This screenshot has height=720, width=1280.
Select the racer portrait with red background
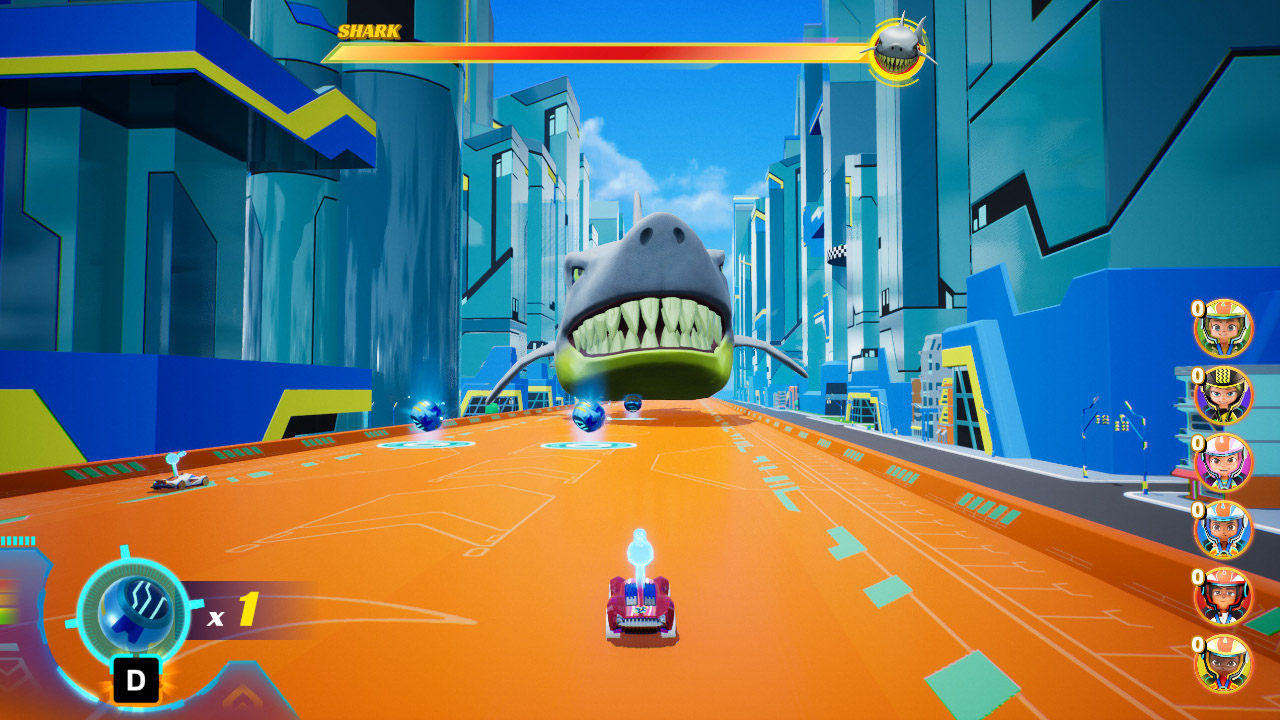[1223, 596]
